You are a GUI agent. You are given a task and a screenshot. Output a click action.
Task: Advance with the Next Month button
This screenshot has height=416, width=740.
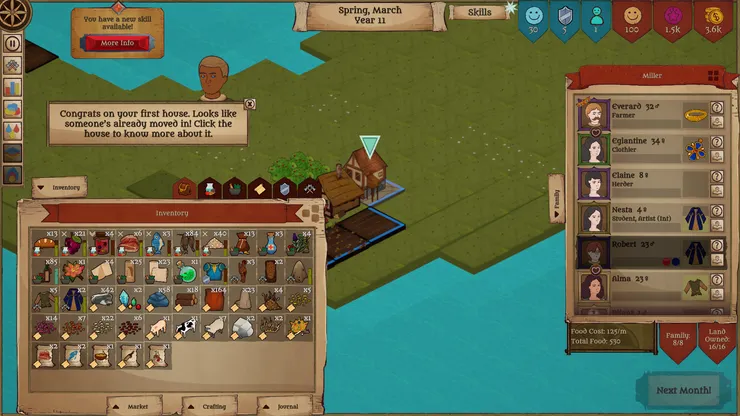pyautogui.click(x=684, y=389)
